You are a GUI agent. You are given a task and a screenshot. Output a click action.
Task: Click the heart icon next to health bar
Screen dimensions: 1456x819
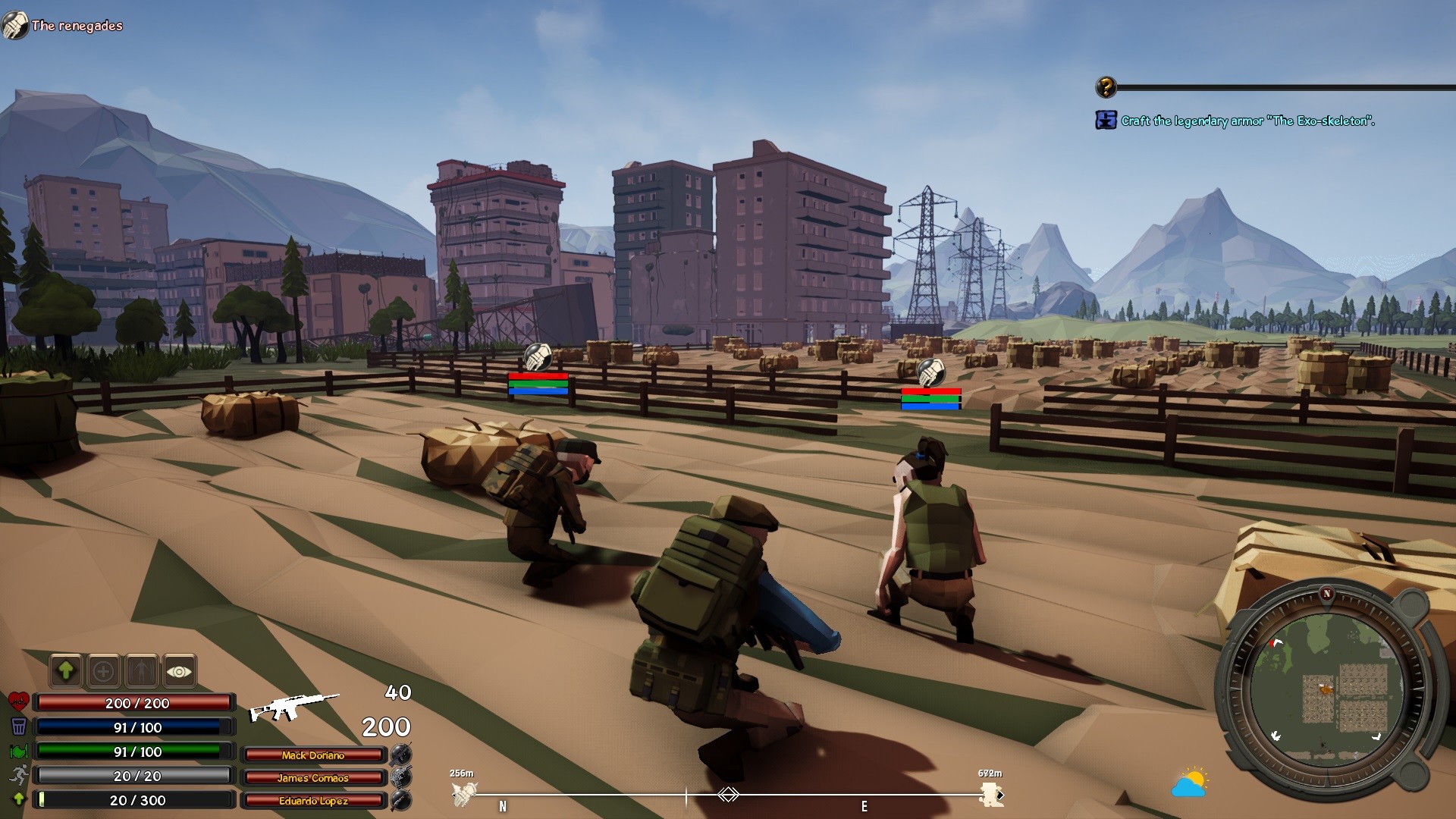pyautogui.click(x=17, y=702)
